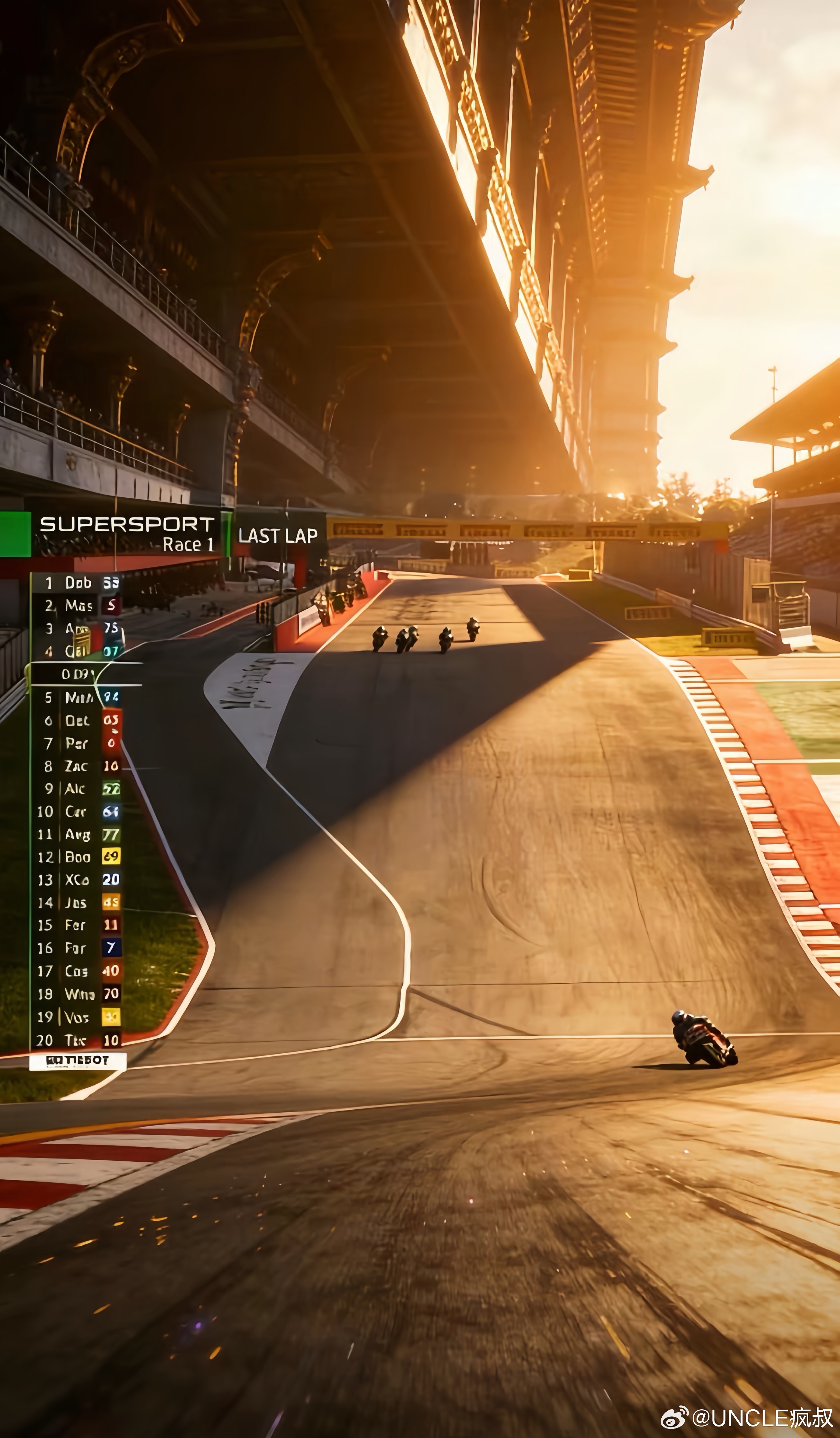Select eighth-place rider Zac
The image size is (840, 1438).
tap(76, 766)
